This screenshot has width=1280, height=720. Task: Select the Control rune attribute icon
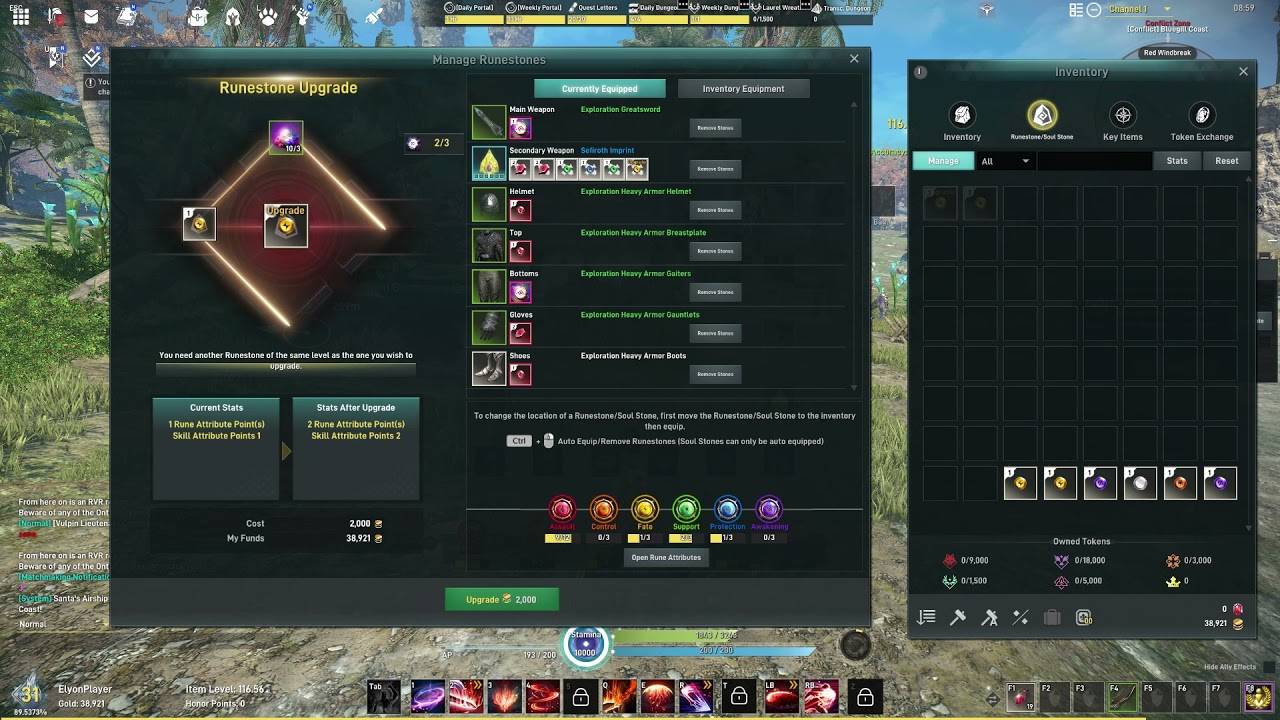point(603,510)
